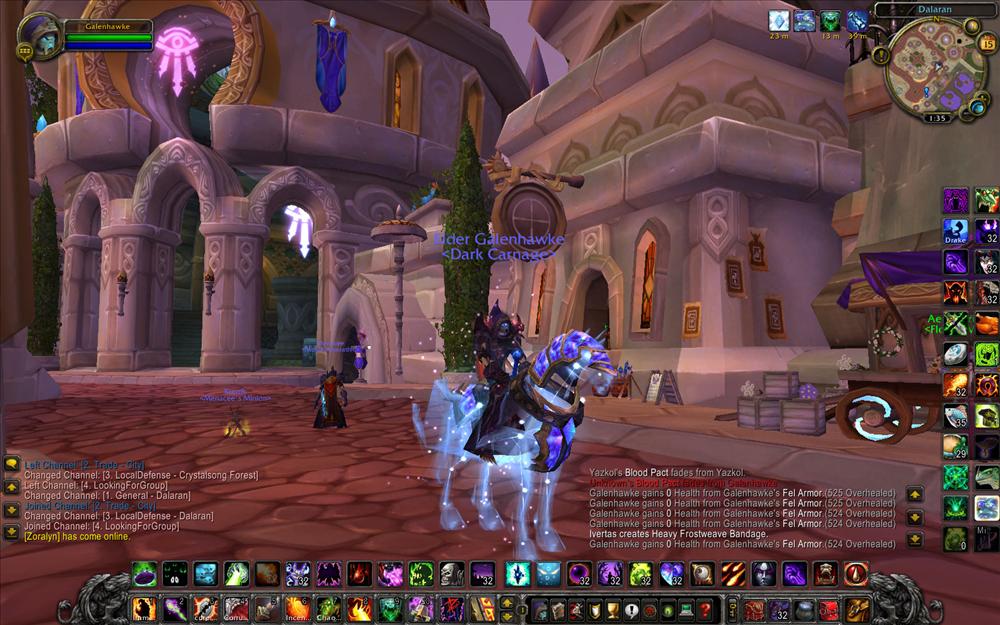
Task: Open the calendar showing day 15
Action: point(987,43)
